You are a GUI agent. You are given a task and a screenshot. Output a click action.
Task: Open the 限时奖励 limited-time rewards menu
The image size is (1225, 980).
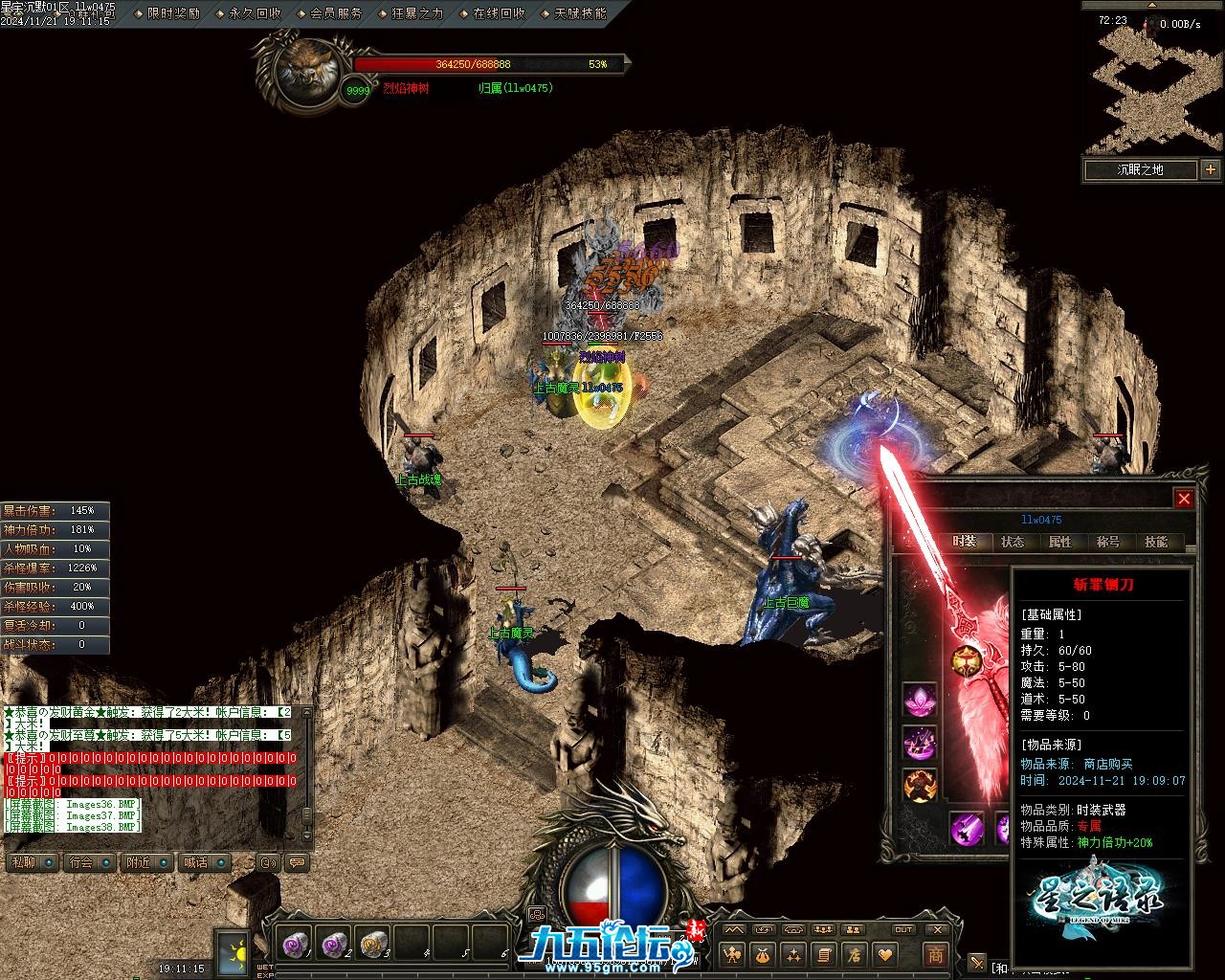coord(173,13)
